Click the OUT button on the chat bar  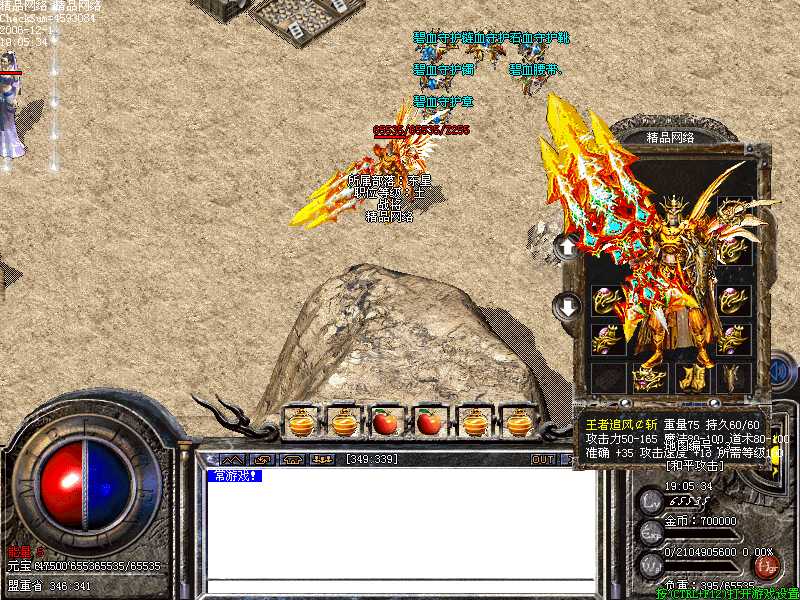pos(542,460)
